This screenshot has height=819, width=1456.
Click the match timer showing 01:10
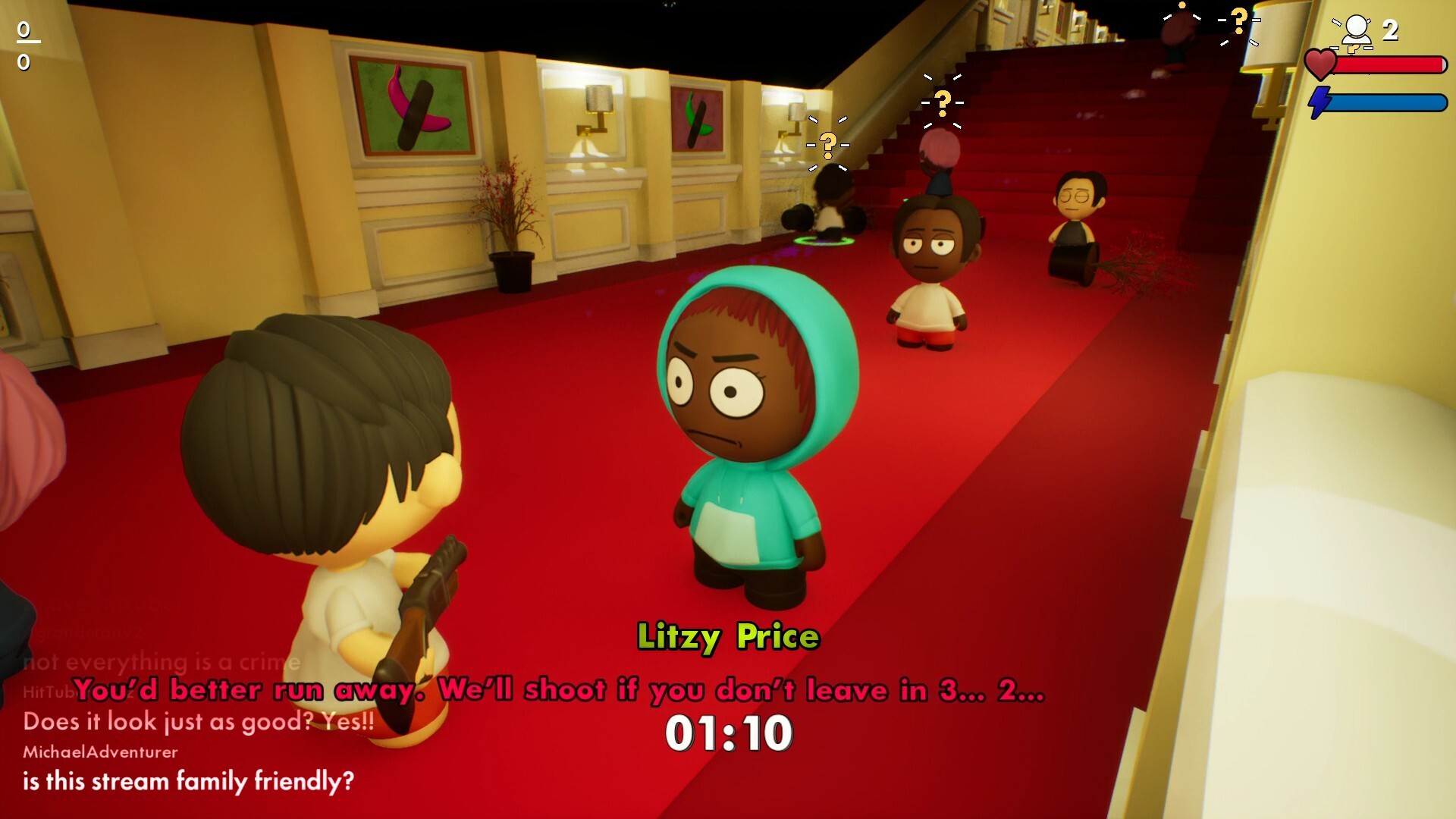coord(730,733)
